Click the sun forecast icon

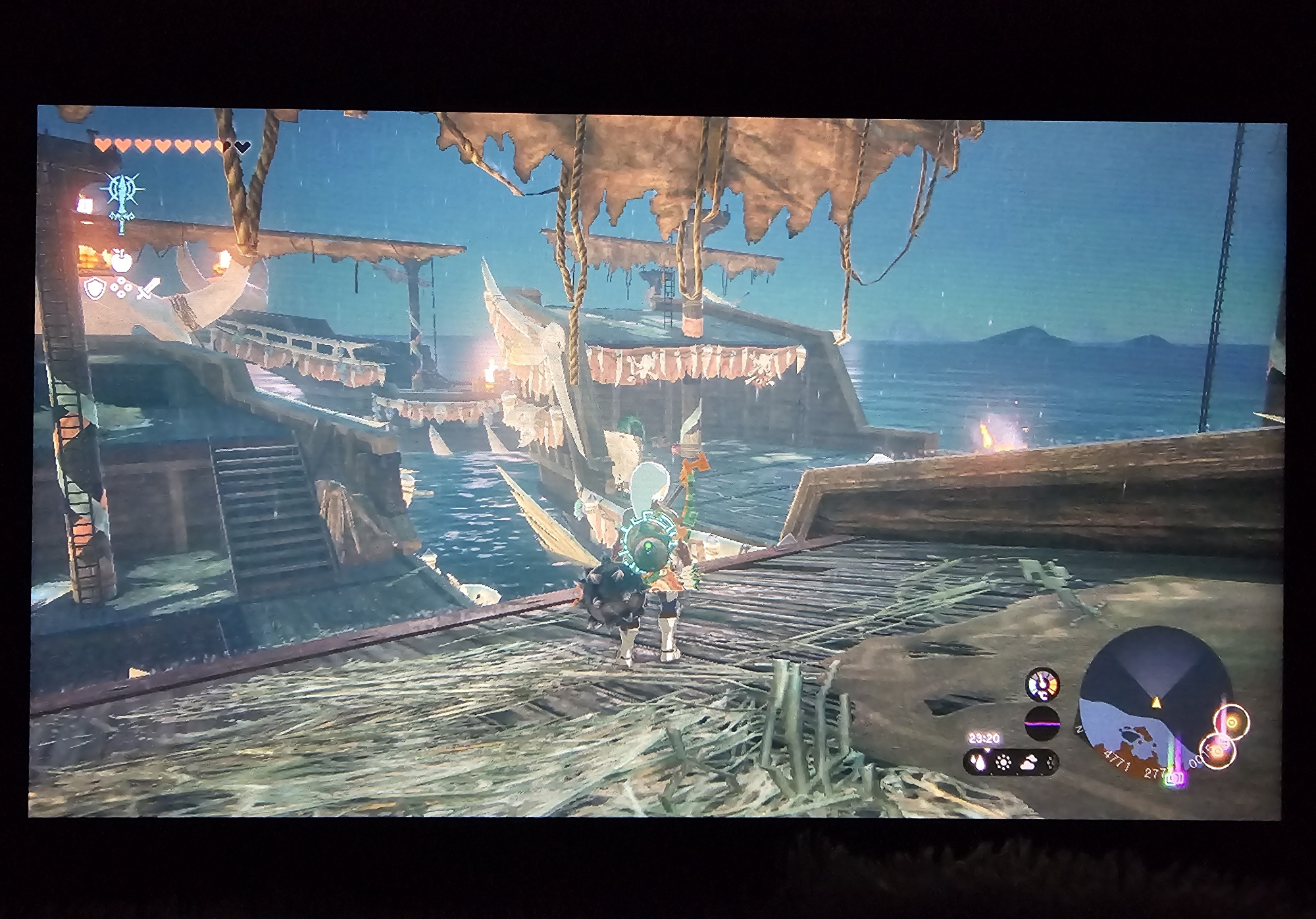click(x=1003, y=763)
